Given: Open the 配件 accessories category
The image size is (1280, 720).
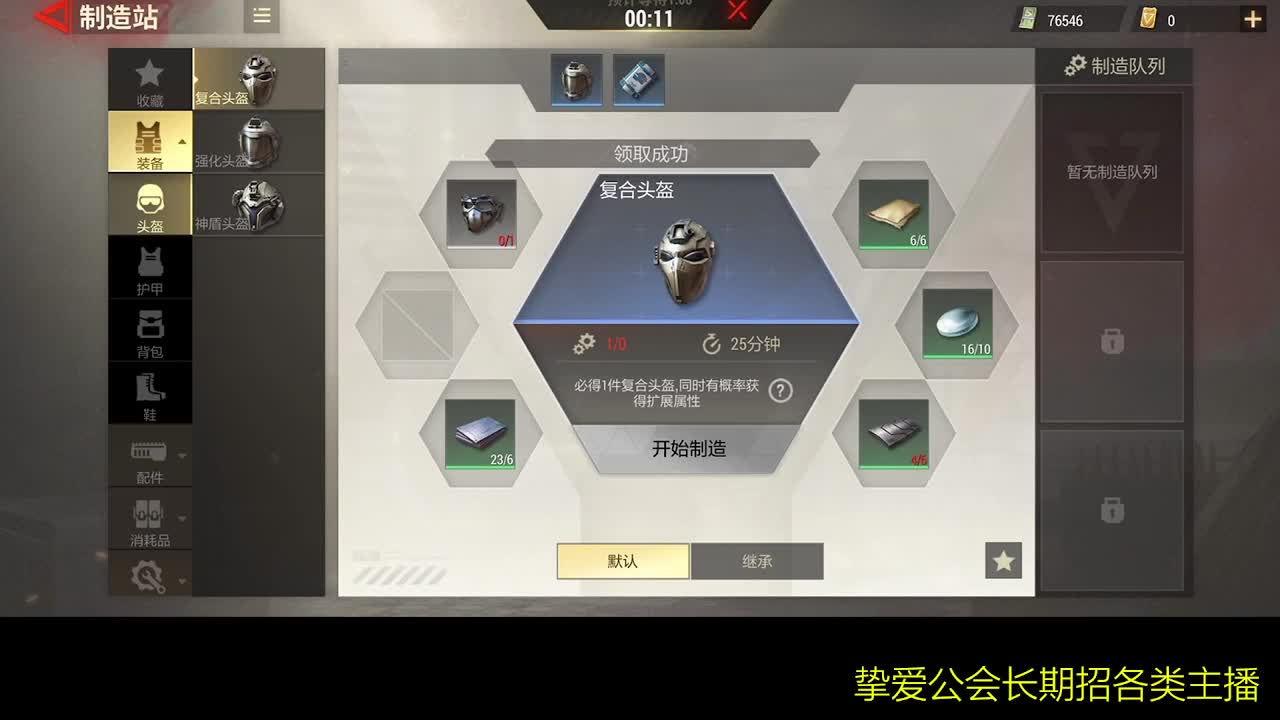Looking at the screenshot, I should pos(149,458).
